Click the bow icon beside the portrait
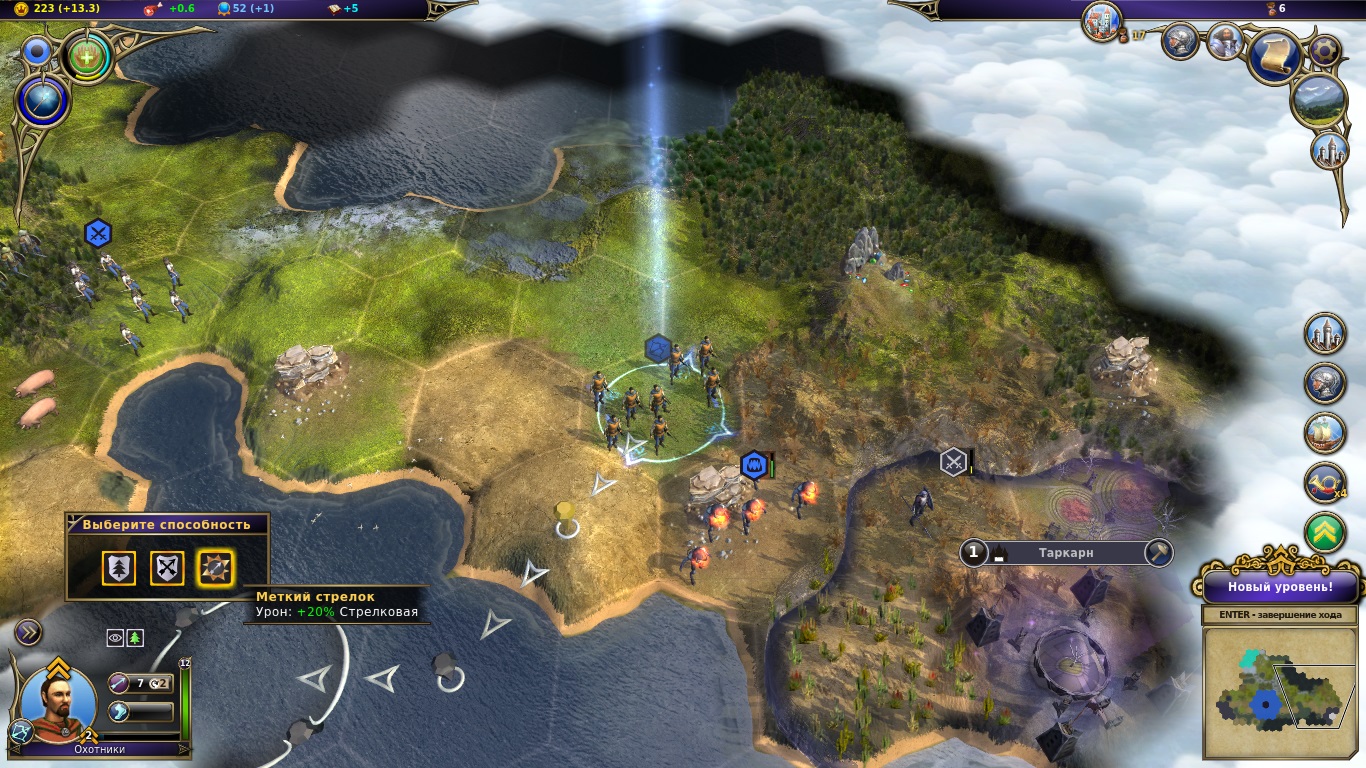The height and width of the screenshot is (768, 1366). (x=120, y=683)
